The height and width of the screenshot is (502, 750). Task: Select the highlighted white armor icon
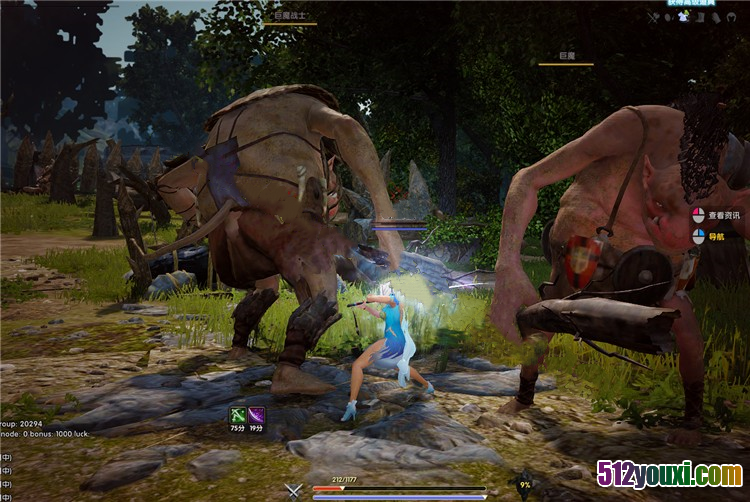(x=683, y=17)
